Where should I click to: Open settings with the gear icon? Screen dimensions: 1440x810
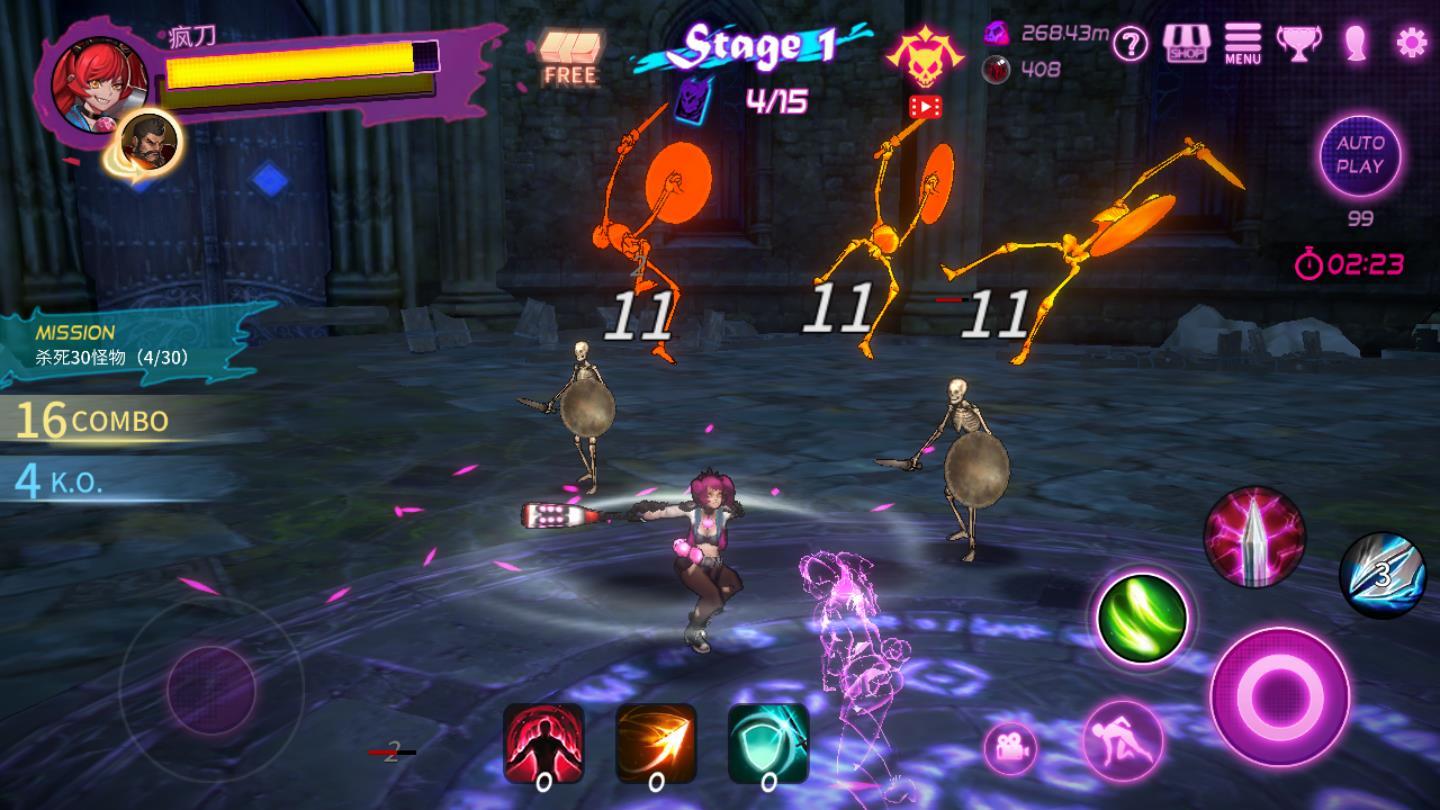(x=1411, y=42)
